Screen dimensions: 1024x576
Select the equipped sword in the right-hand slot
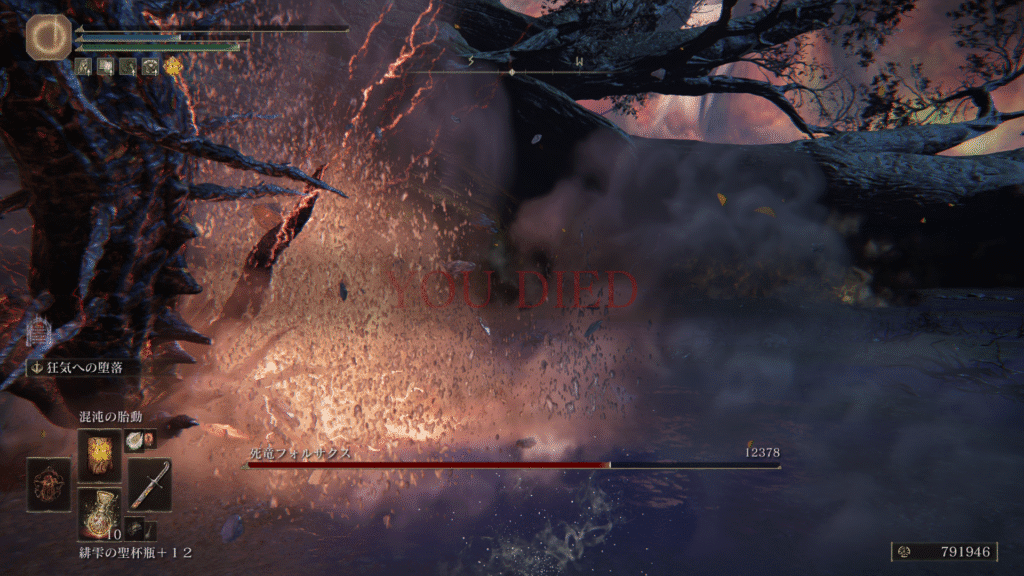tap(149, 485)
